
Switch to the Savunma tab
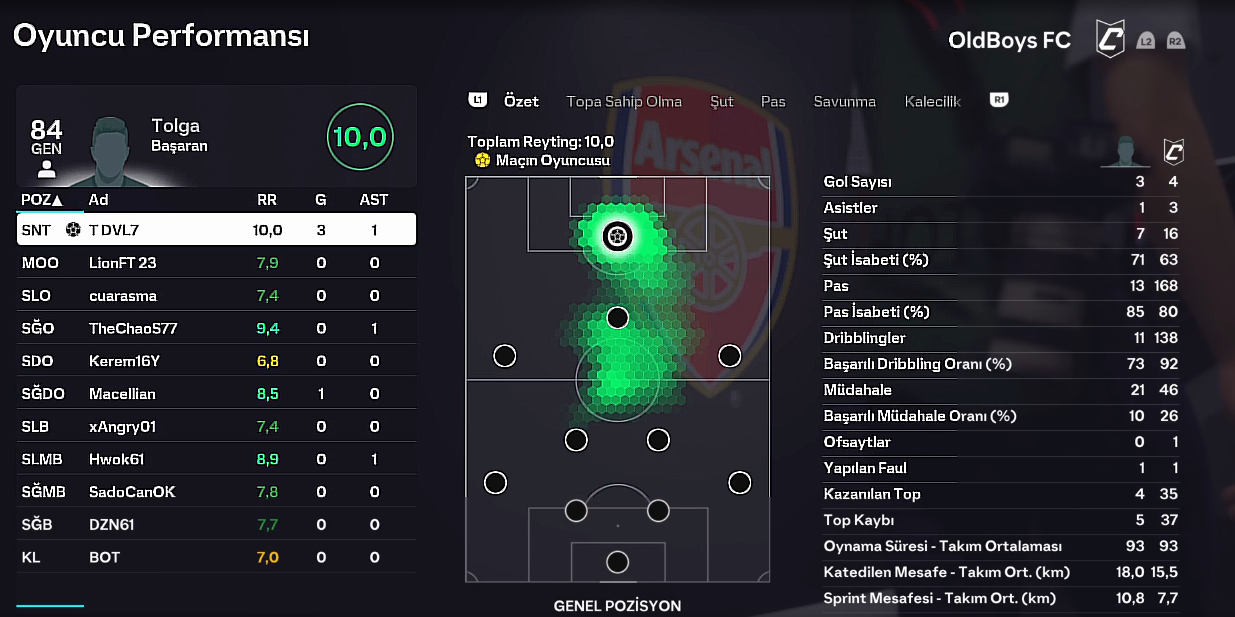point(844,101)
